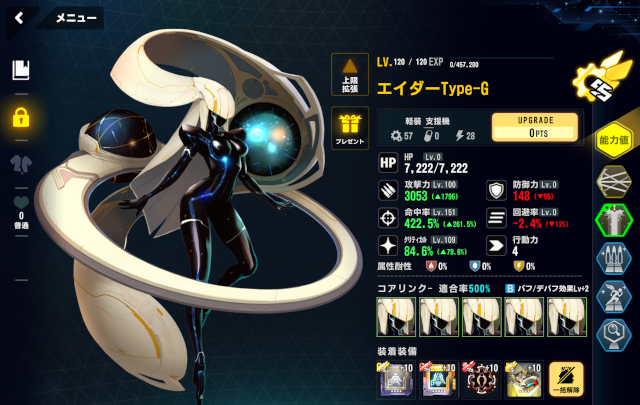Select the purple chip equipment slot
The width and height of the screenshot is (640, 405).
click(x=397, y=380)
